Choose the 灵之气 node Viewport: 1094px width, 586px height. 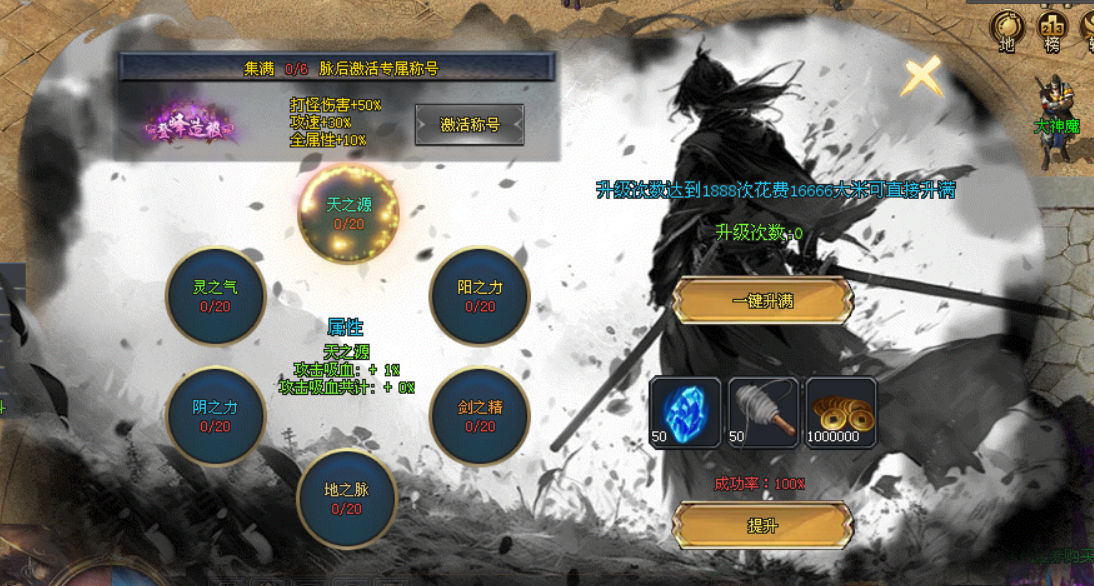215,296
